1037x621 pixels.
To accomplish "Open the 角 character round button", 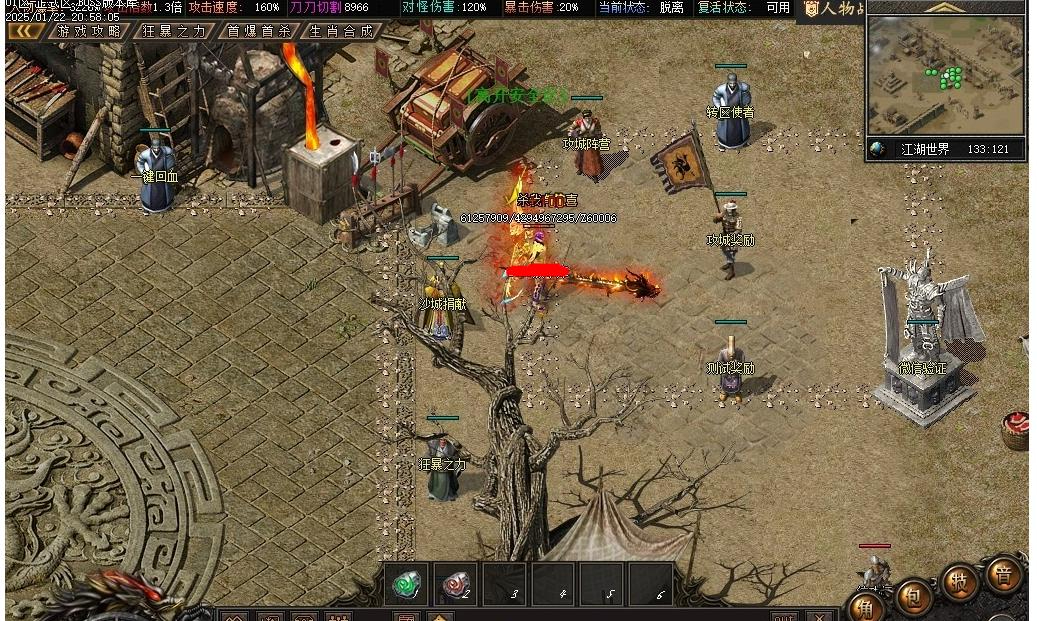I will click(x=866, y=607).
